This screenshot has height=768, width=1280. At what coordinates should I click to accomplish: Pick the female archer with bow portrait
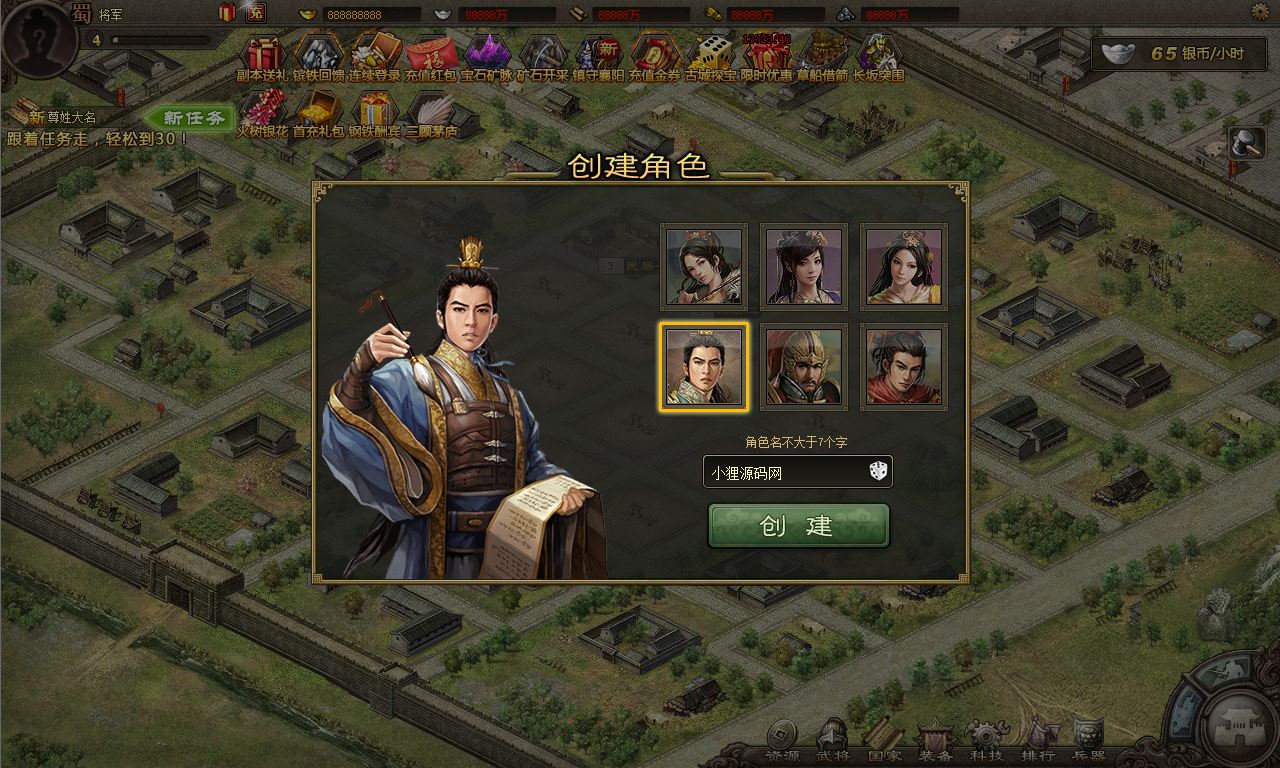click(703, 266)
